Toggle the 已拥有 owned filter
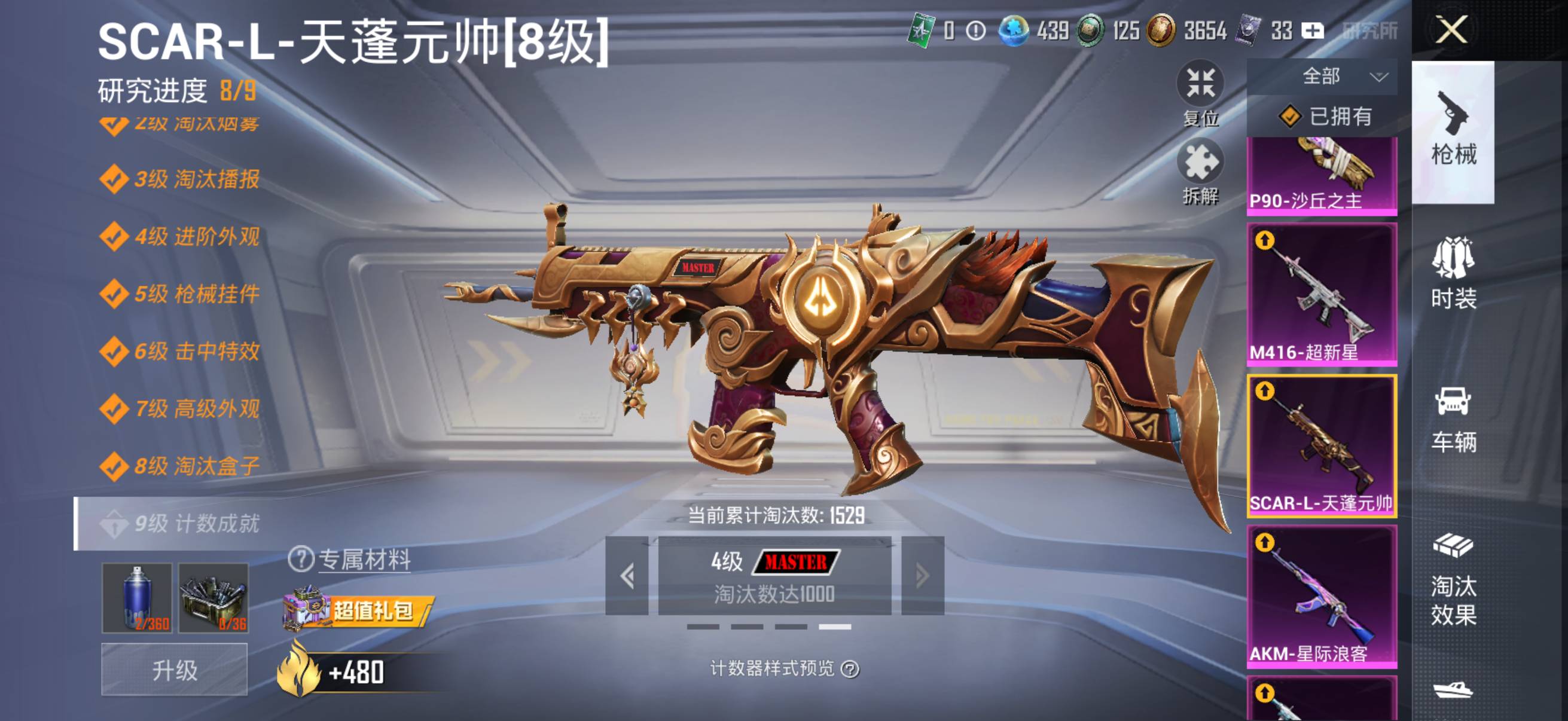The width and height of the screenshot is (1568, 721). point(1327,120)
